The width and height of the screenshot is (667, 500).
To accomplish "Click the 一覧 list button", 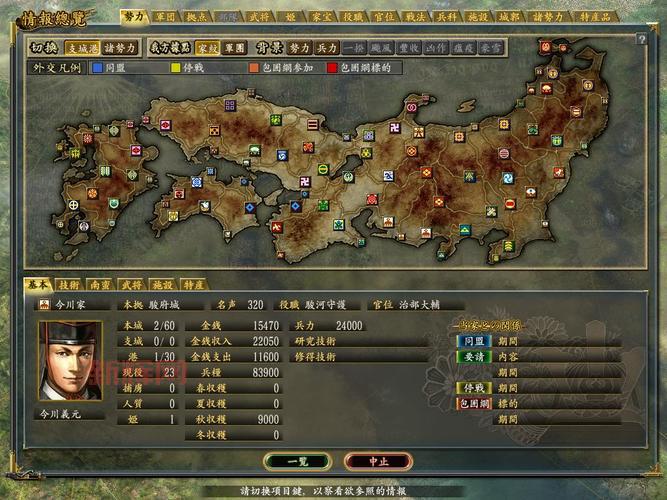I will click(x=297, y=461).
